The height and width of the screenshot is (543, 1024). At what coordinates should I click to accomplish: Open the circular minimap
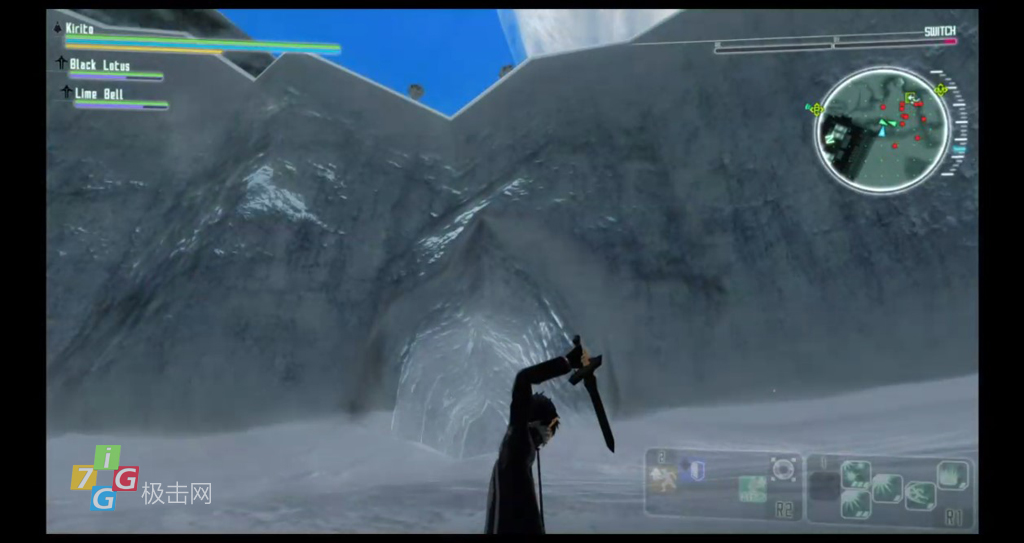(x=881, y=130)
